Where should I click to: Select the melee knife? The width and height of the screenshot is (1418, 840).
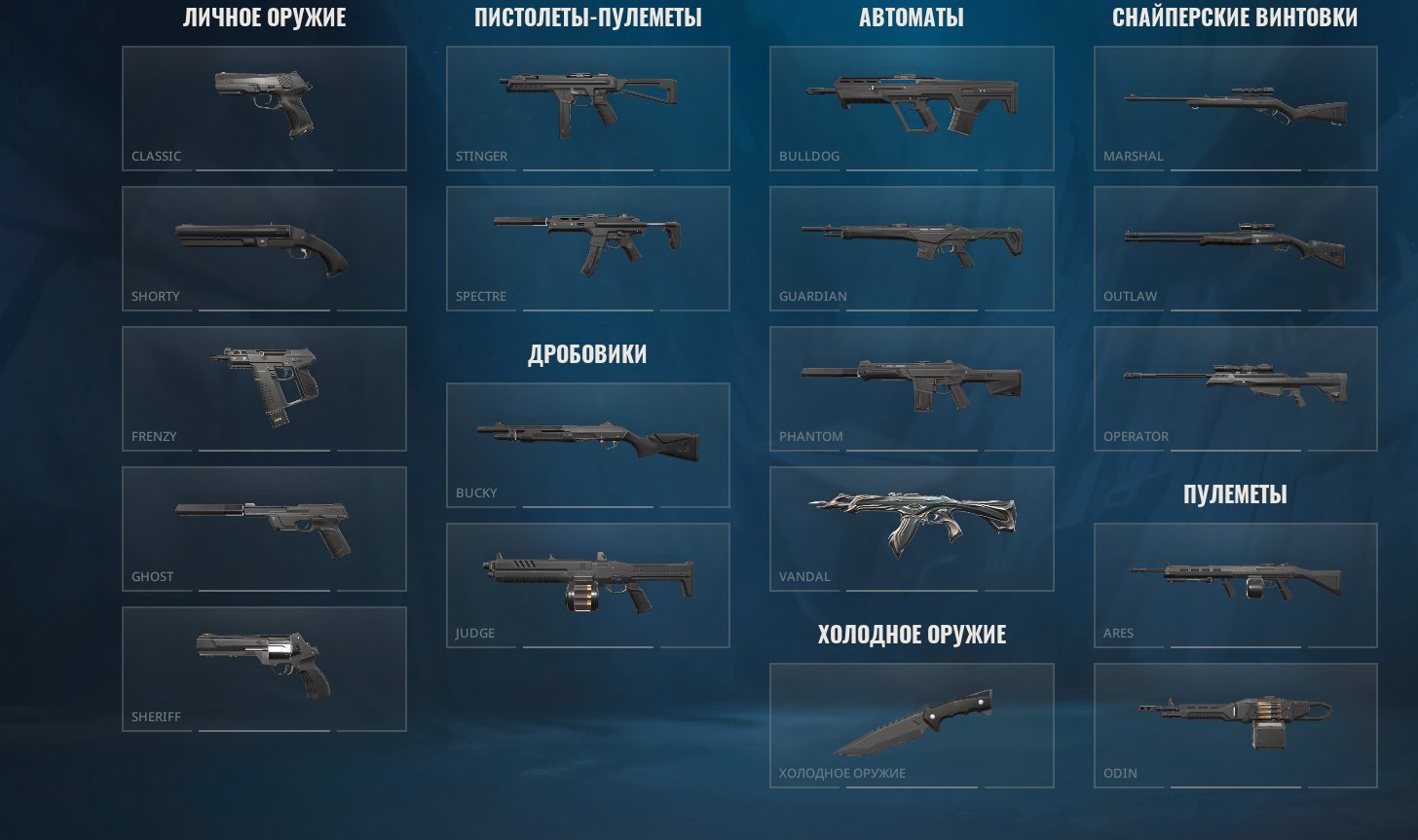click(912, 725)
